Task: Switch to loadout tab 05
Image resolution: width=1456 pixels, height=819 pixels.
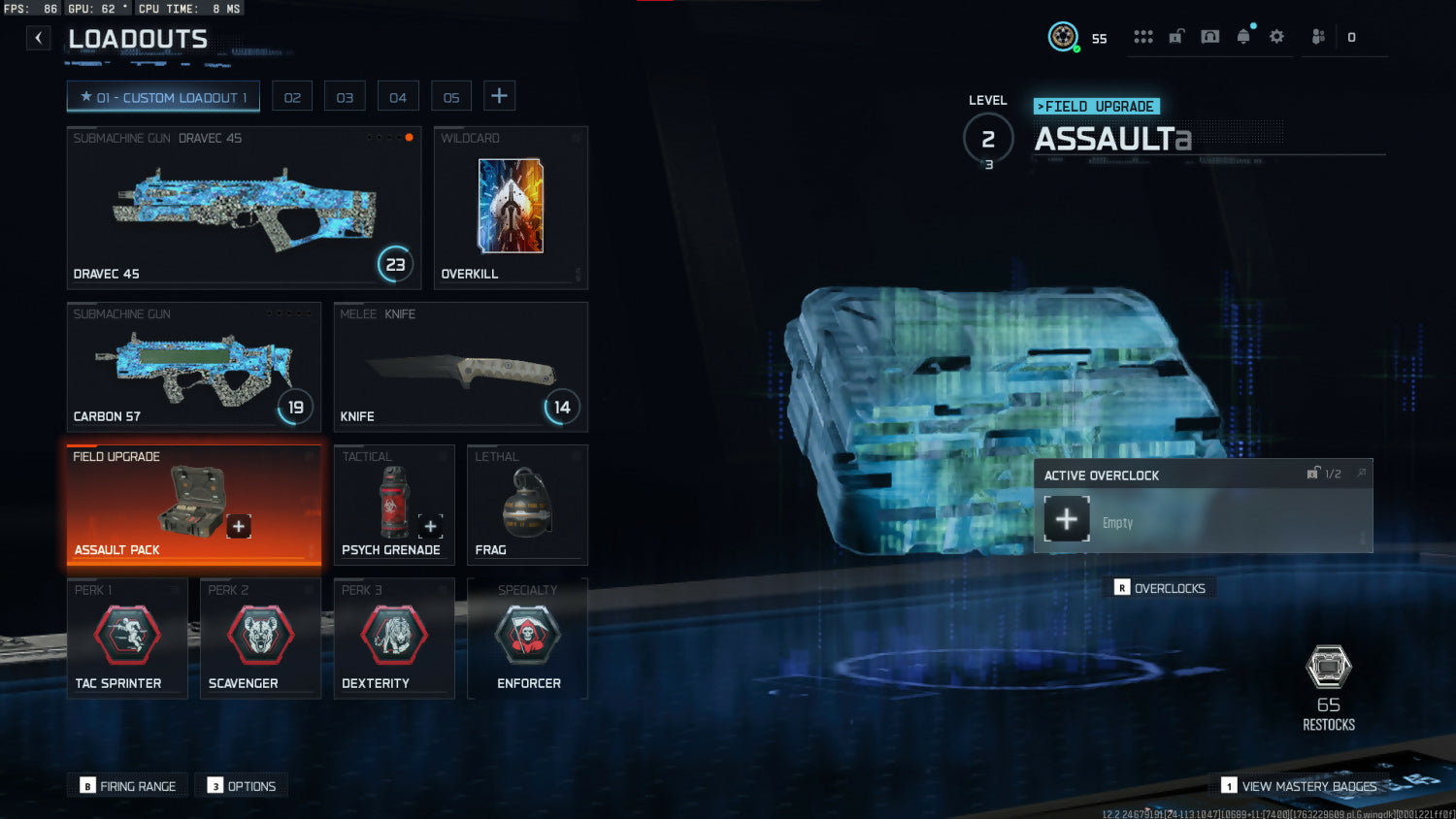Action: (451, 97)
